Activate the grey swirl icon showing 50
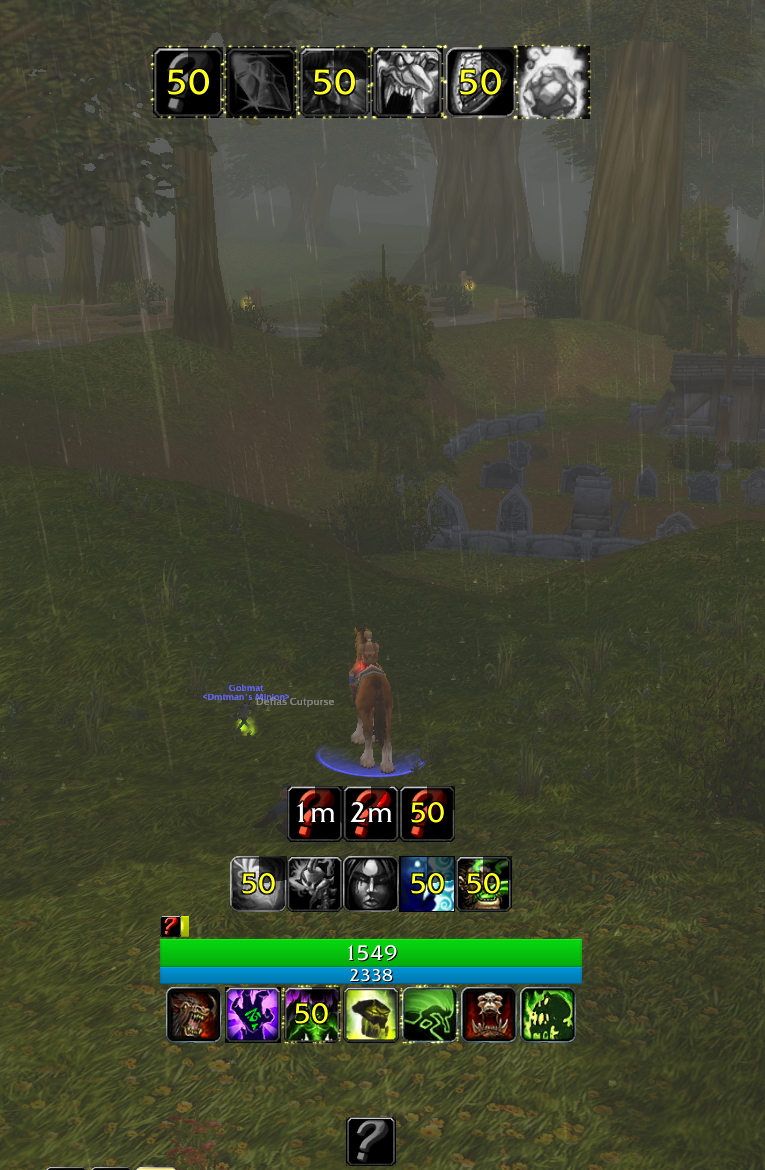The width and height of the screenshot is (765, 1170). (258, 883)
